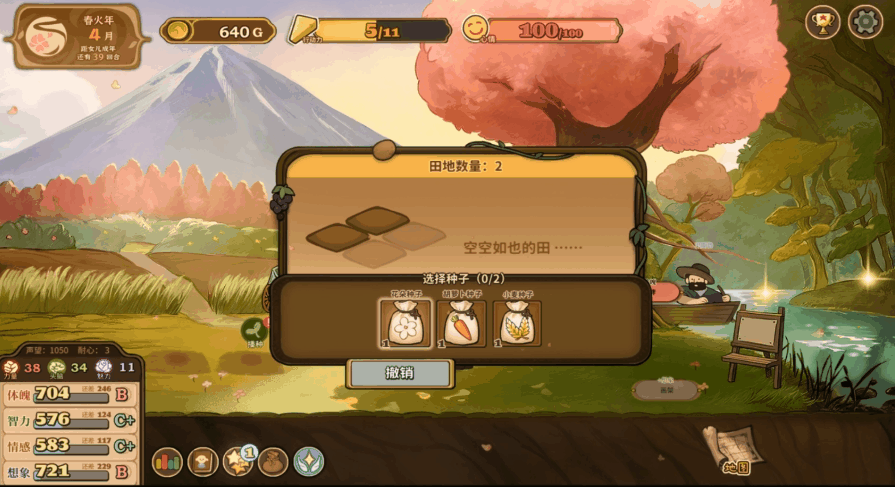The height and width of the screenshot is (487, 895).
Task: Choose the carrot seed bag
Action: (461, 323)
